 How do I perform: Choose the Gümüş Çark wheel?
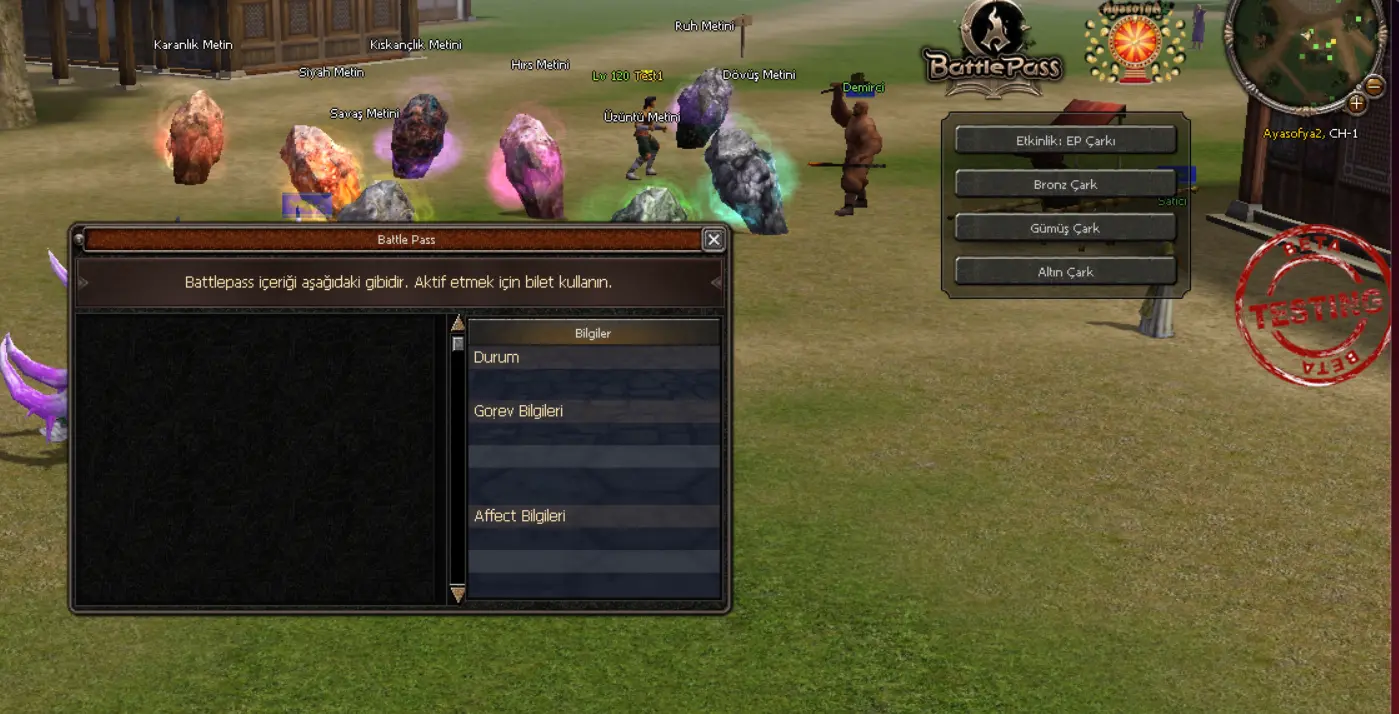pyautogui.click(x=1065, y=228)
